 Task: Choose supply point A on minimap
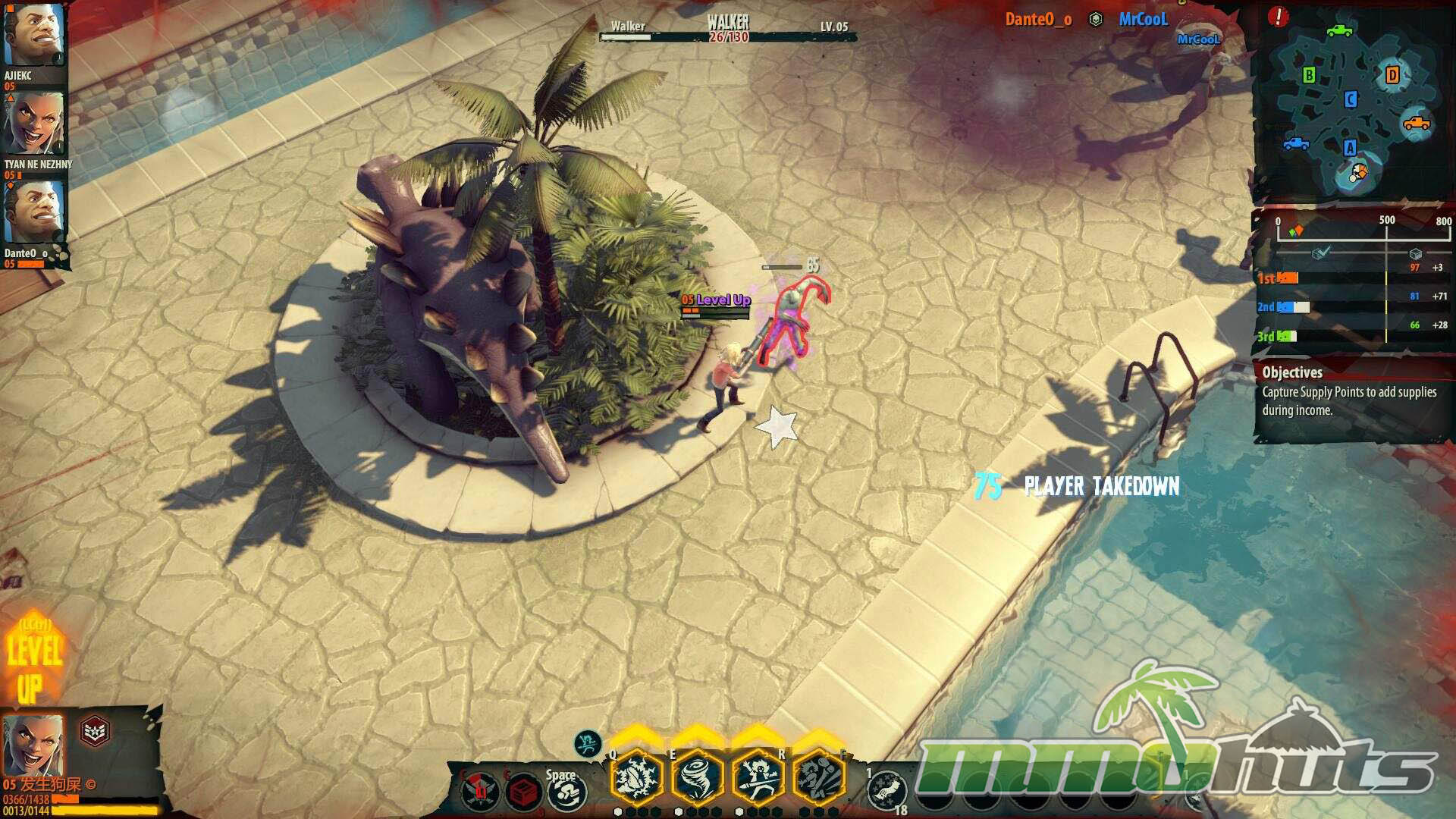[1350, 148]
